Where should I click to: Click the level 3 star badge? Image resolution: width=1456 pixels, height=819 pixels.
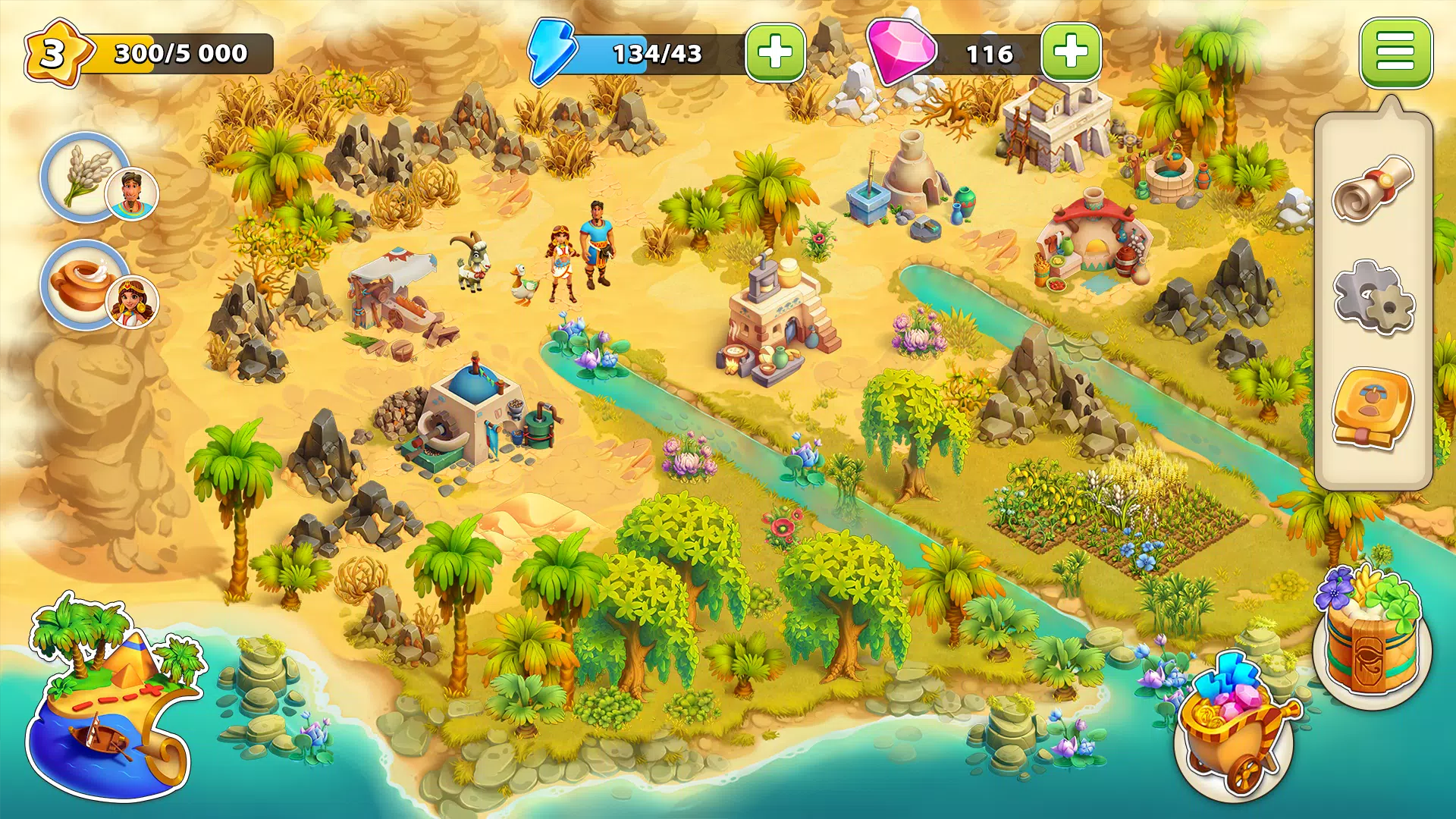pyautogui.click(x=57, y=49)
